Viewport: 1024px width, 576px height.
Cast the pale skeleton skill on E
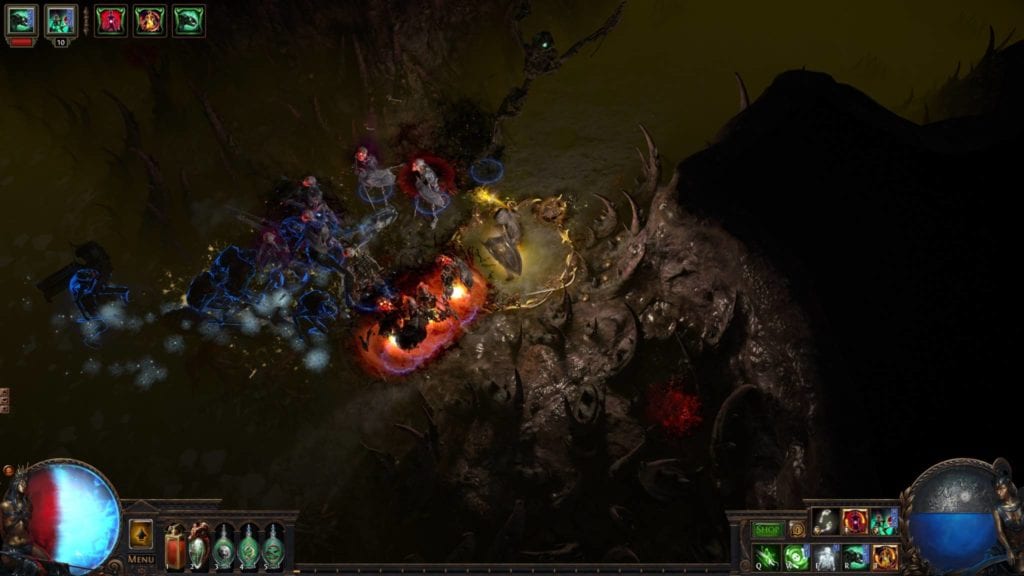(x=826, y=557)
